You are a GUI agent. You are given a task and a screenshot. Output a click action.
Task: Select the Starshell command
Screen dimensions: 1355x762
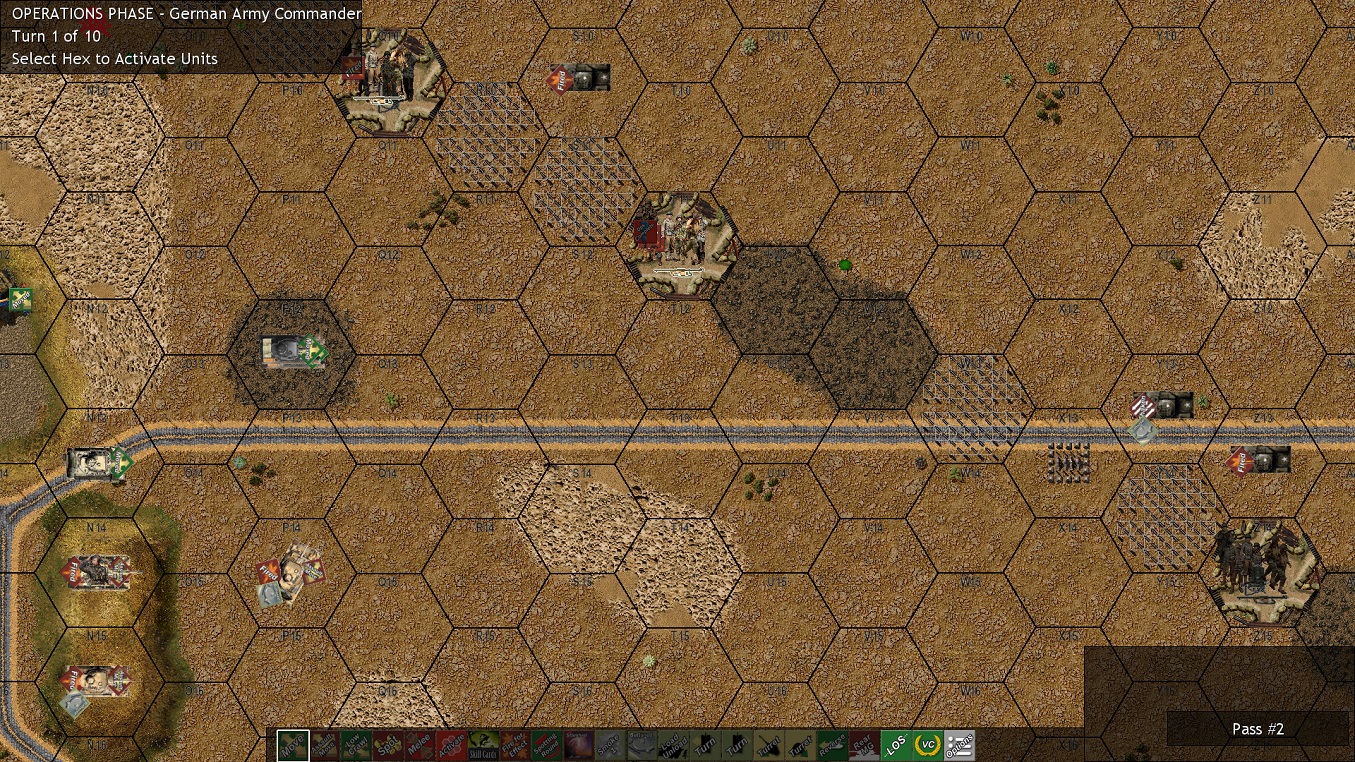click(x=580, y=745)
